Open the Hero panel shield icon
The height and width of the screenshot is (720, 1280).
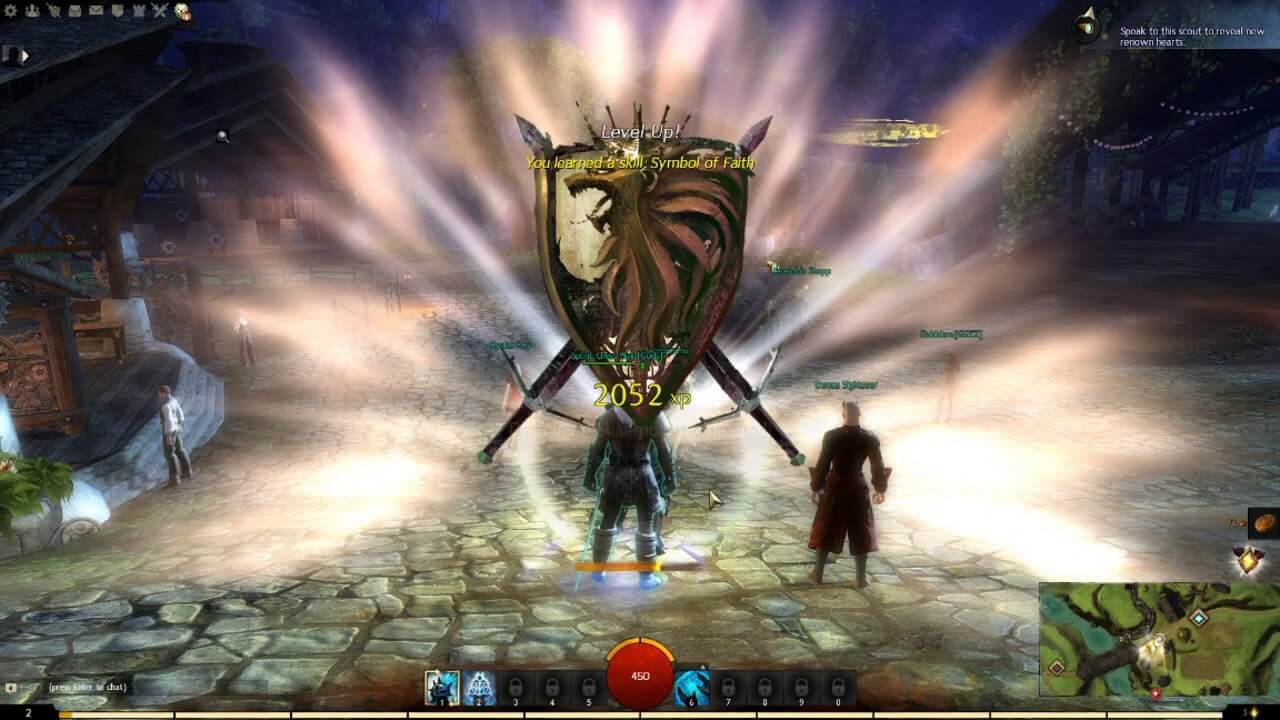[x=54, y=10]
